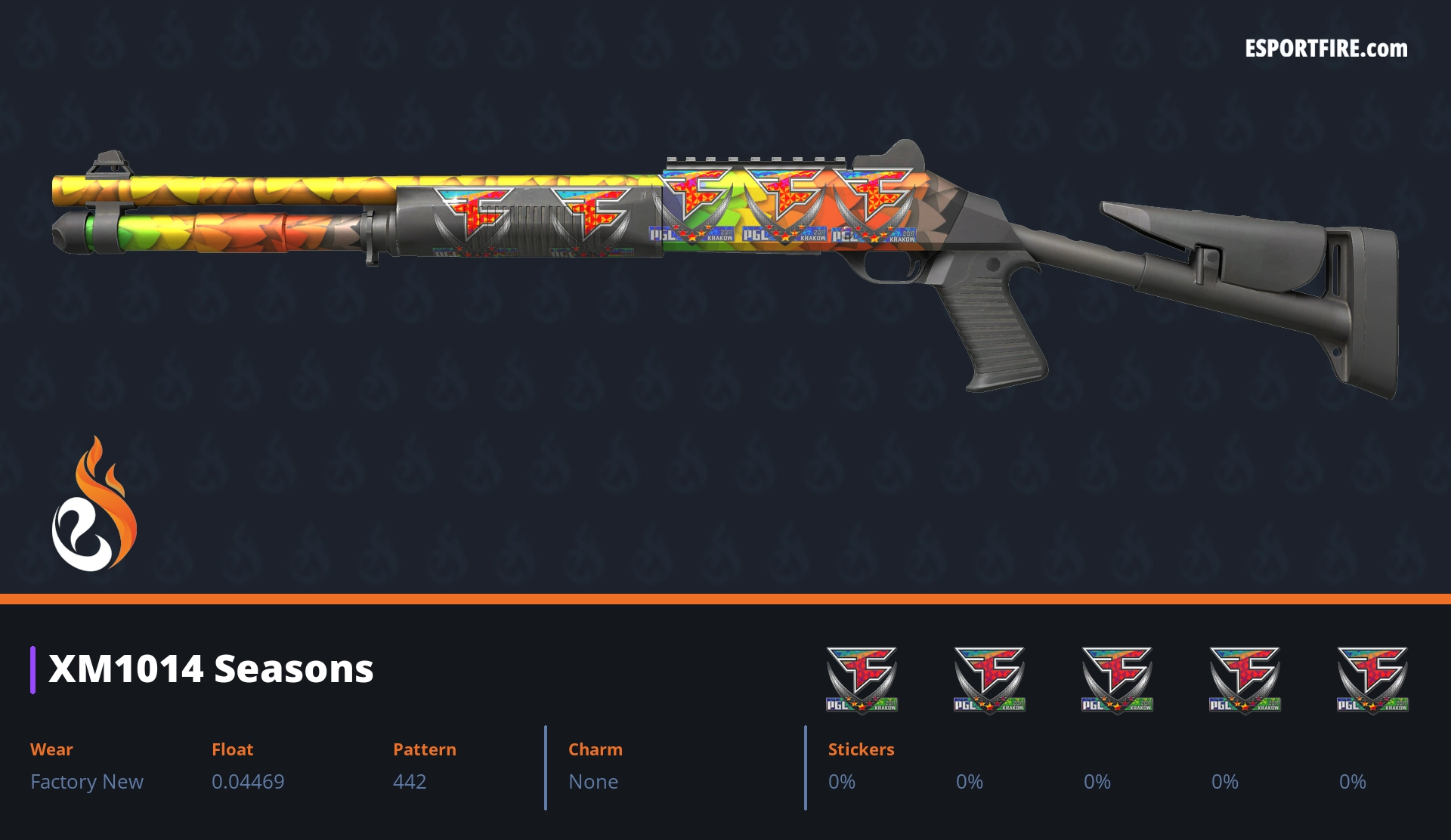Open the ESPORTFIRE.com site link
This screenshot has height=840, width=1451.
[x=1326, y=49]
